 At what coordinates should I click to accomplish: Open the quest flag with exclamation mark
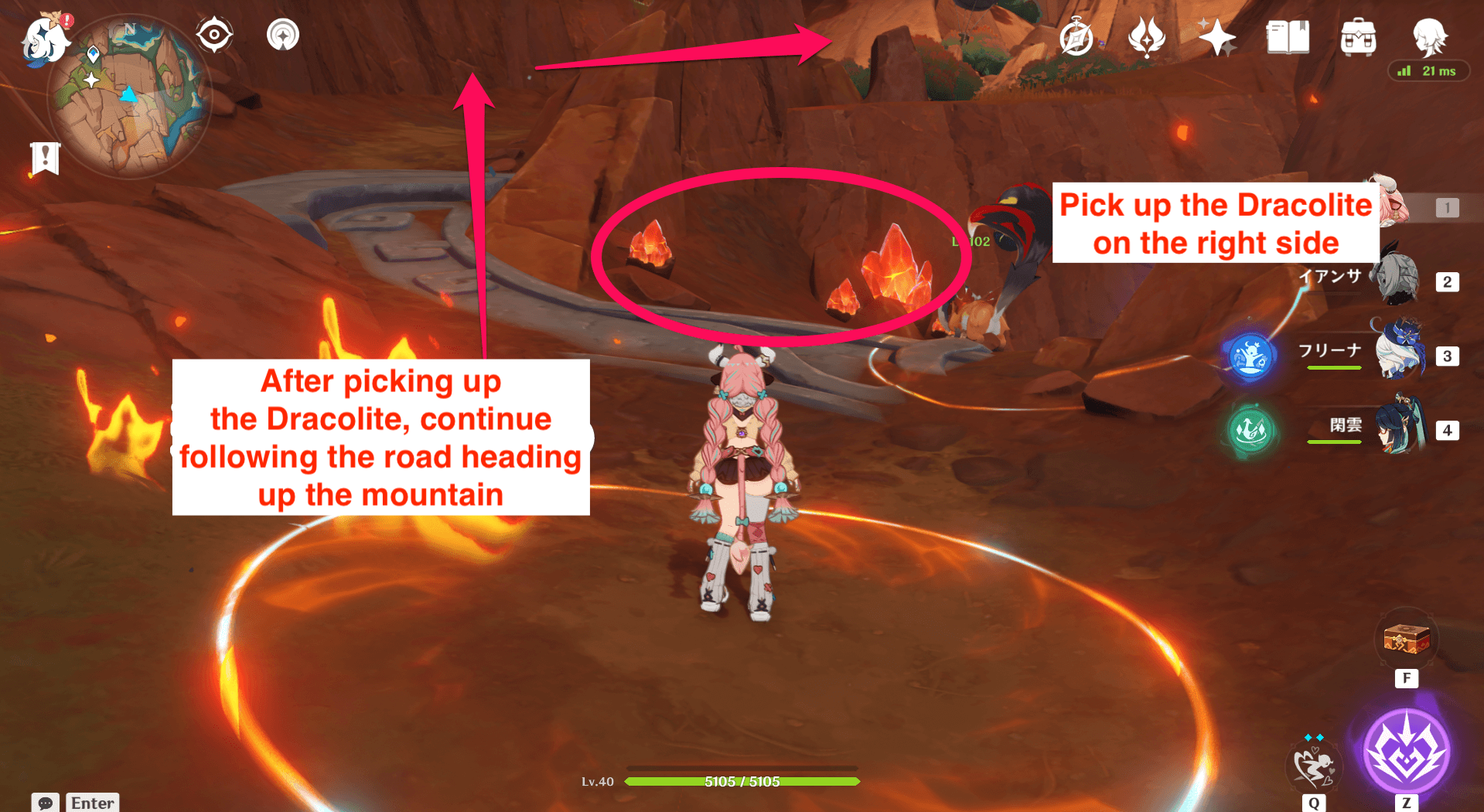point(45,159)
